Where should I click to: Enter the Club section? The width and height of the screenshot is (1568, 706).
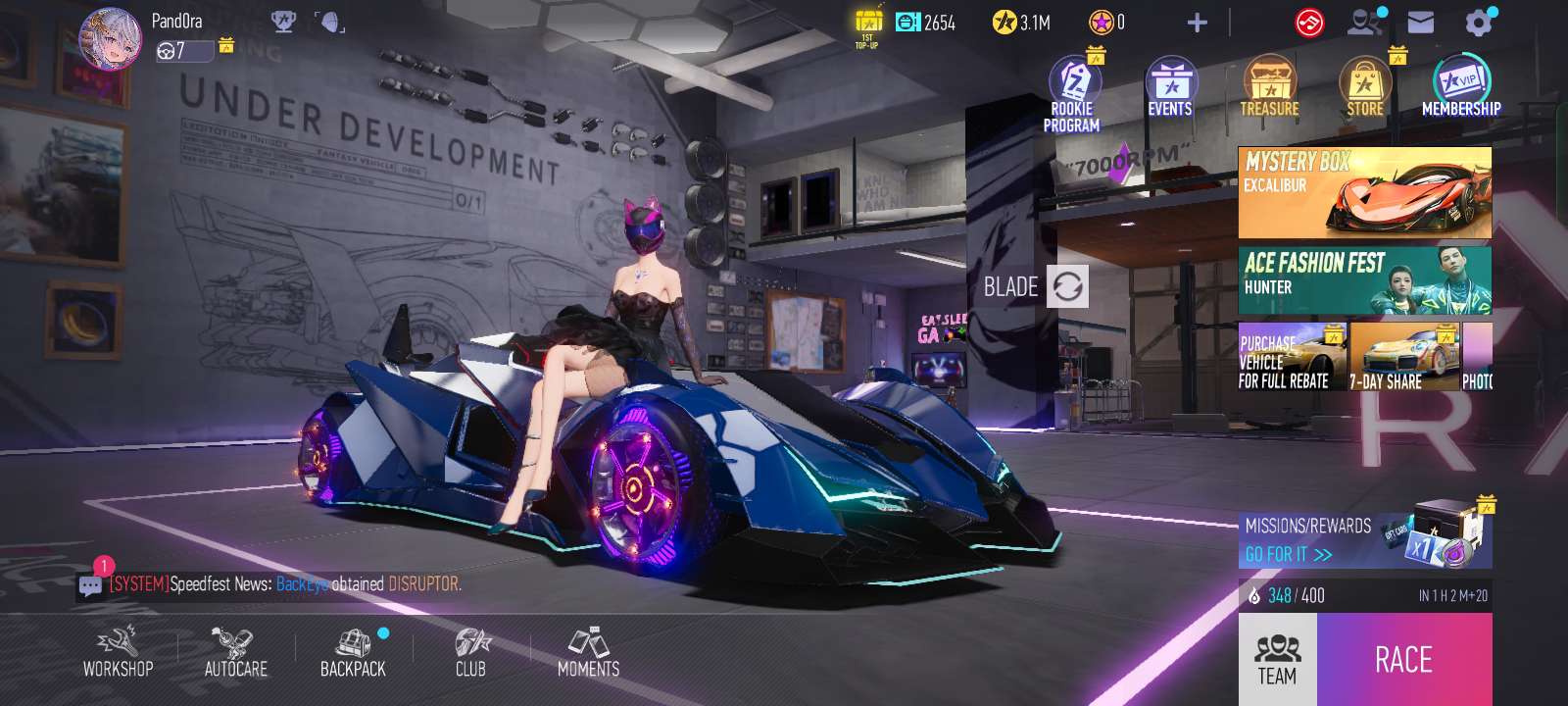click(470, 653)
